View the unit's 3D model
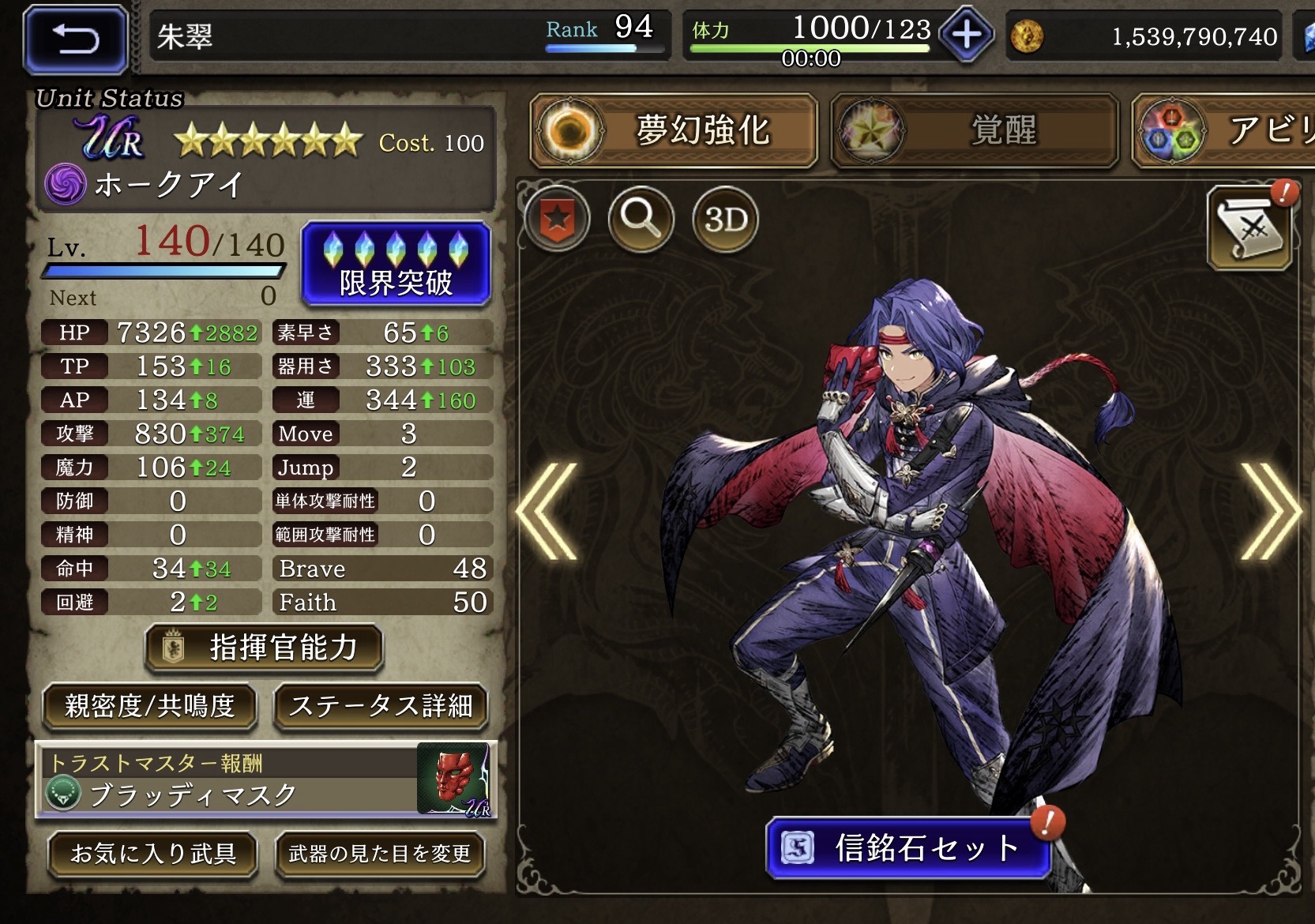The width and height of the screenshot is (1315, 924). tap(725, 219)
